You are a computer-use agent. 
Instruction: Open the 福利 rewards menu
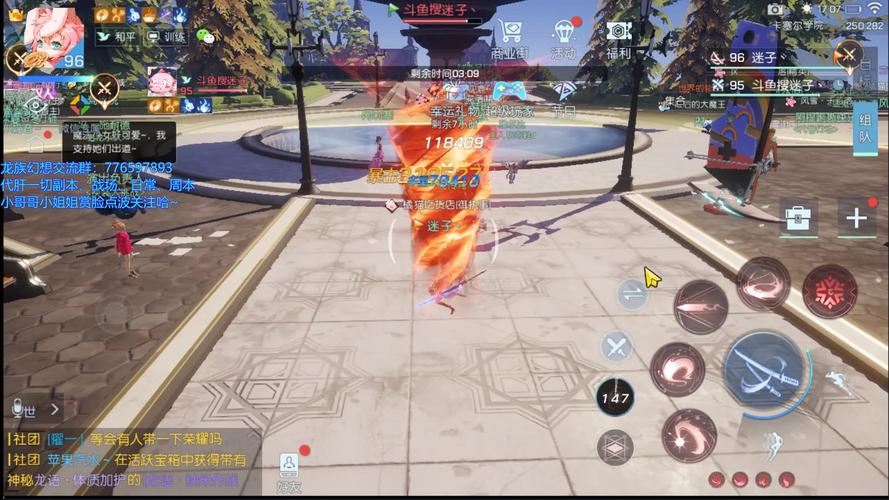pyautogui.click(x=618, y=37)
